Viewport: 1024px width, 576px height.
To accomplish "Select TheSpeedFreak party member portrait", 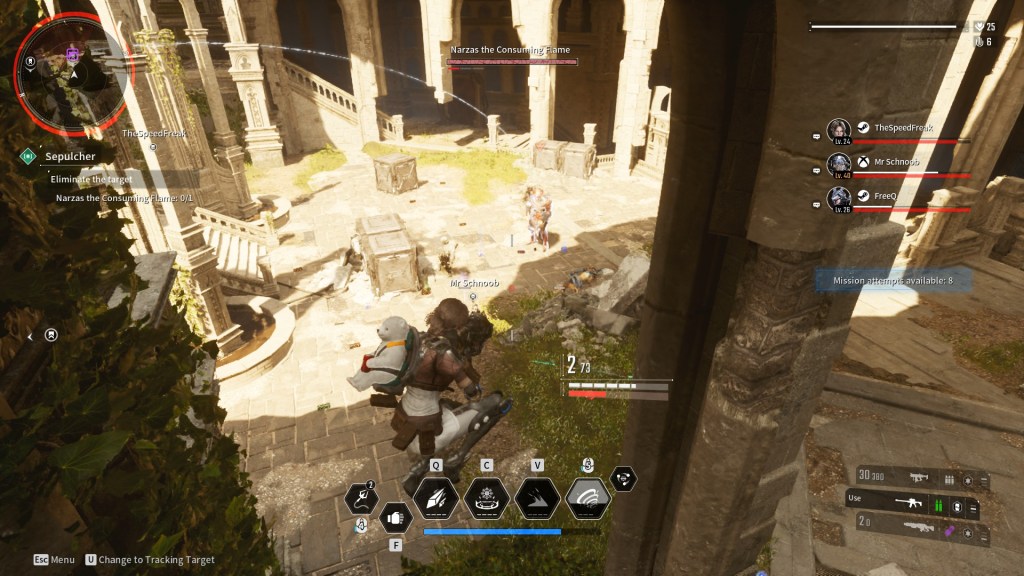I will [x=838, y=131].
